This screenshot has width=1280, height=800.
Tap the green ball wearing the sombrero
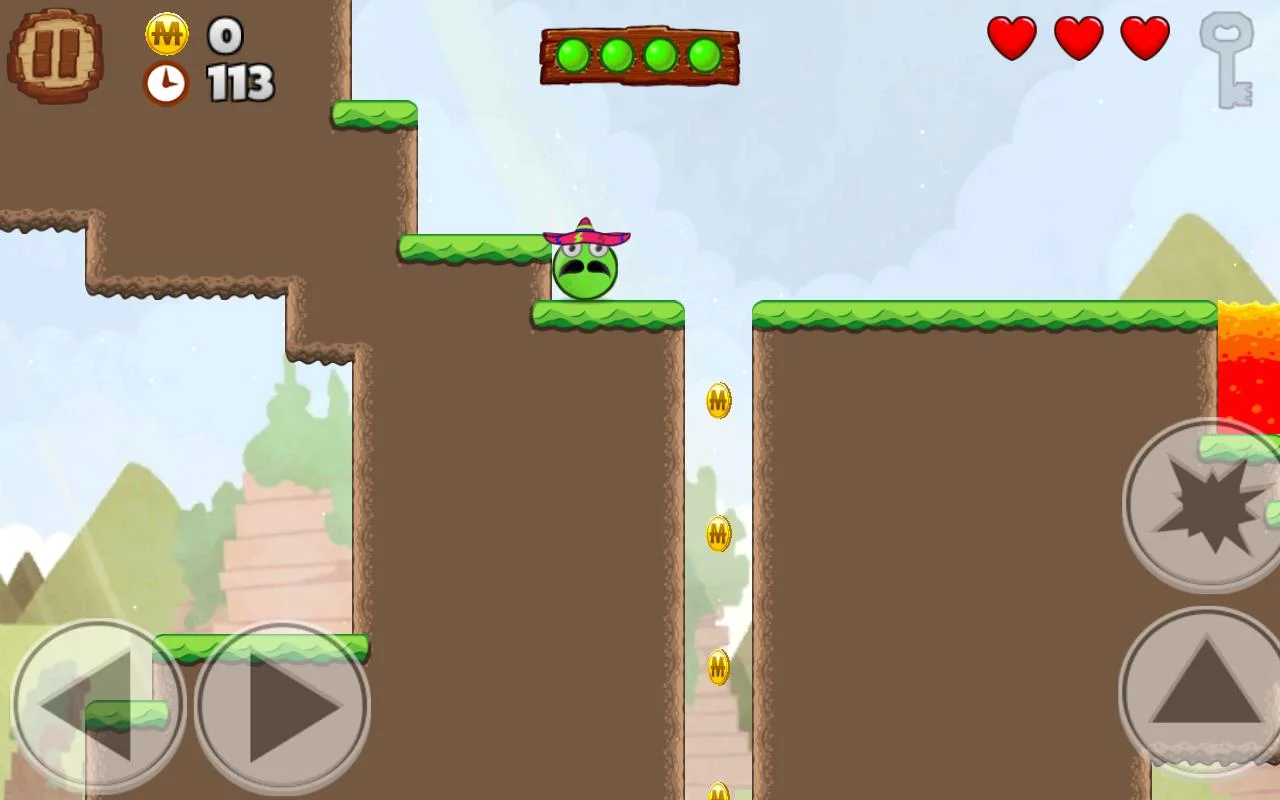pos(585,268)
